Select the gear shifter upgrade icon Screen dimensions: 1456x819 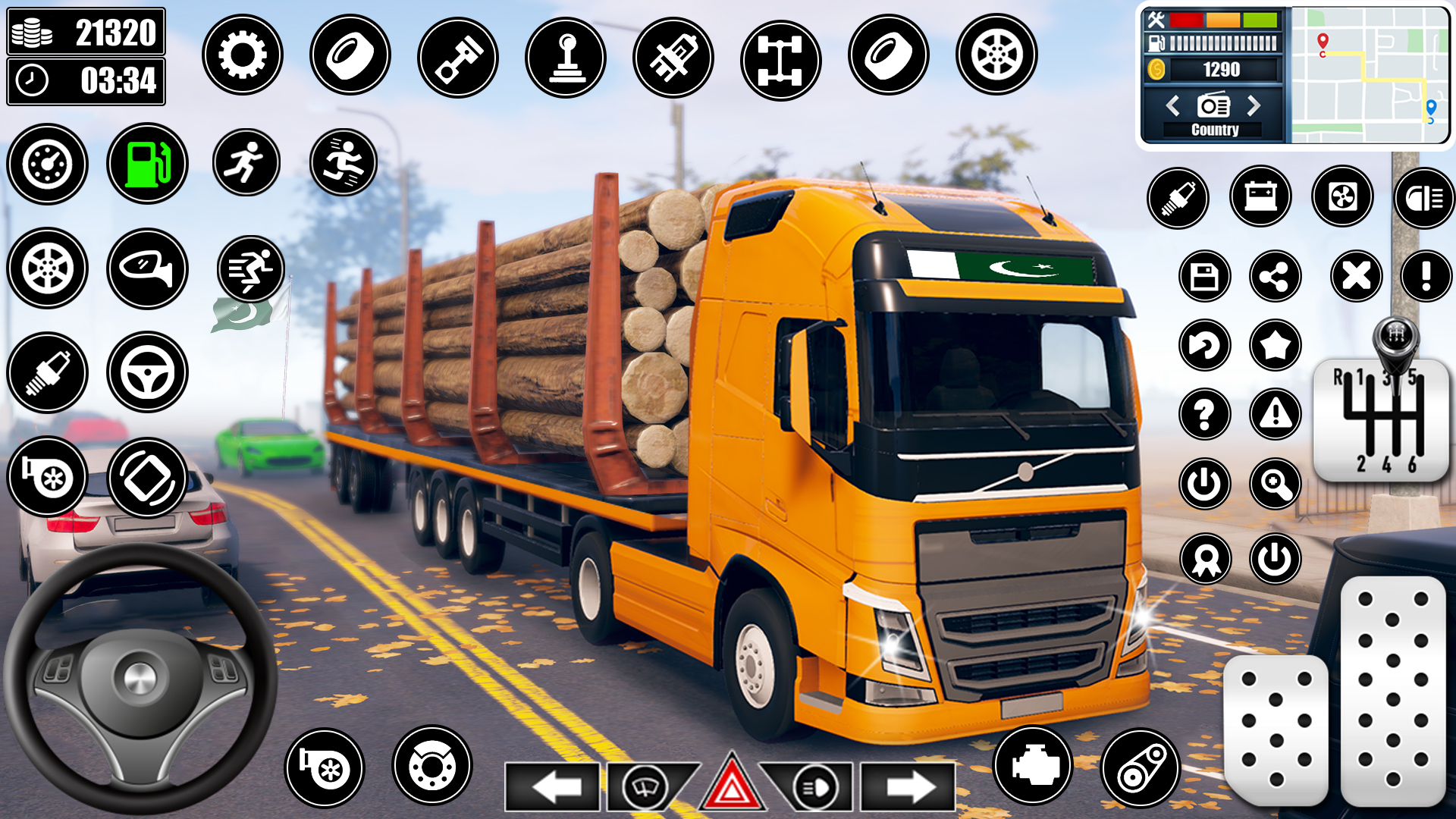[x=569, y=55]
